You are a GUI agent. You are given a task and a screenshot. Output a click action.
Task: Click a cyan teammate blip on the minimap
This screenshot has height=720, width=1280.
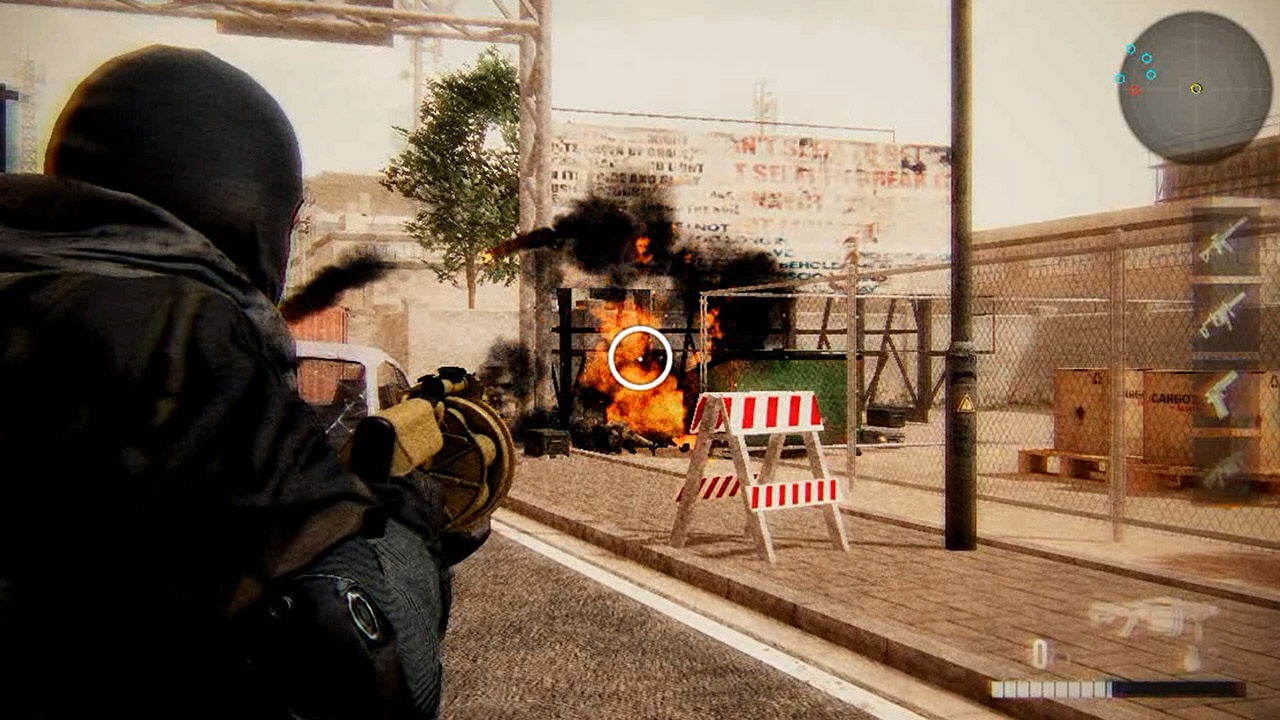[x=1146, y=58]
